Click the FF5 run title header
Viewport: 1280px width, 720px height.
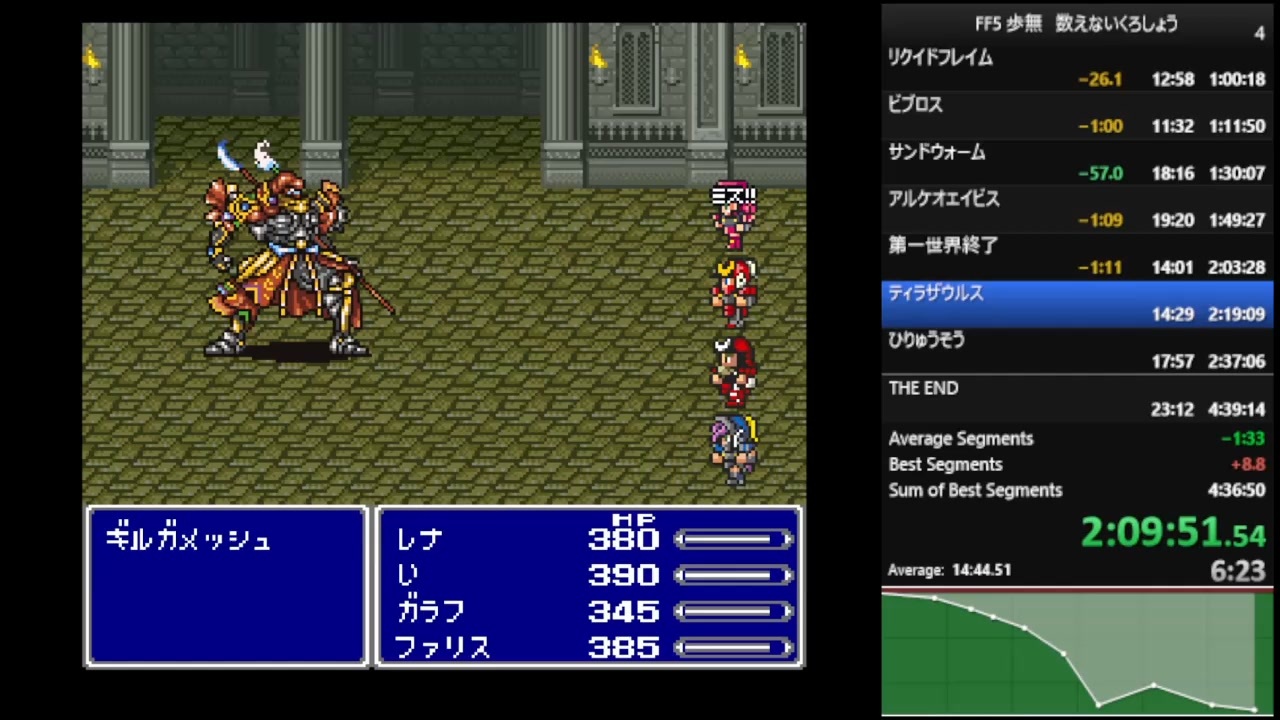(1075, 24)
